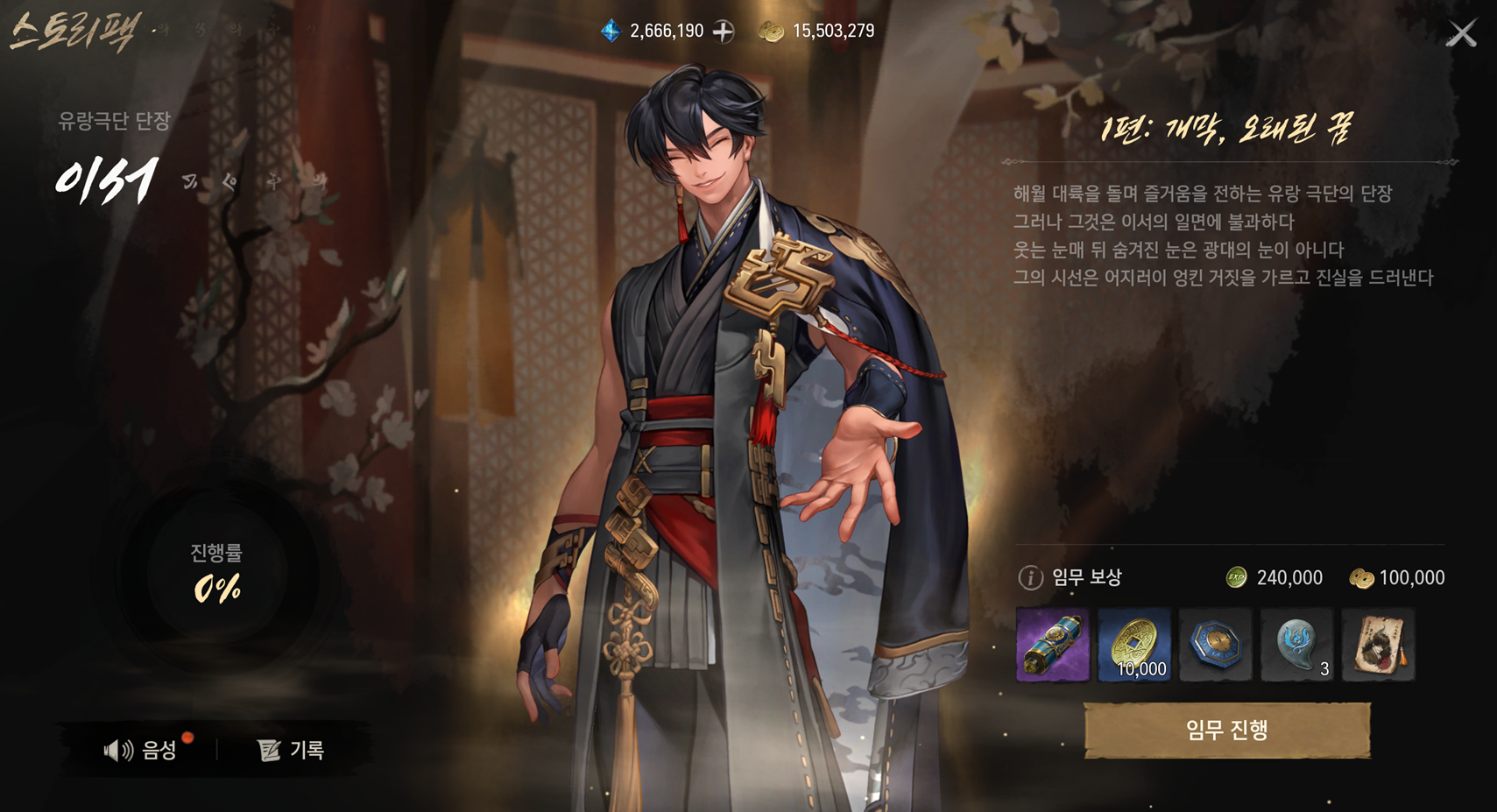Viewport: 1497px width, 812px height.
Task: Start the mission with 임무 진행
Action: click(1226, 730)
